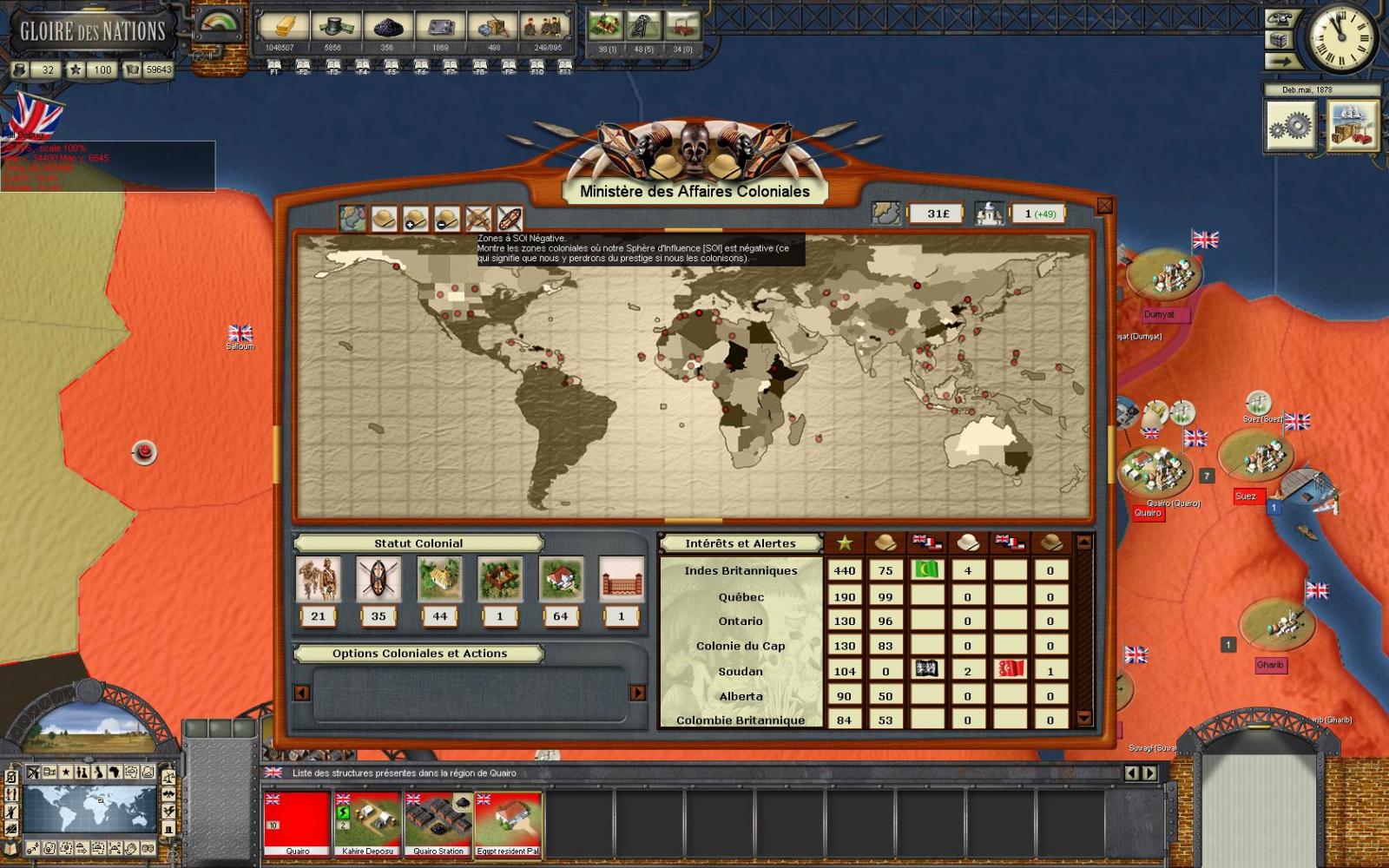
Task: Toggle the eagle icon beside the minimap
Action: coord(168,794)
